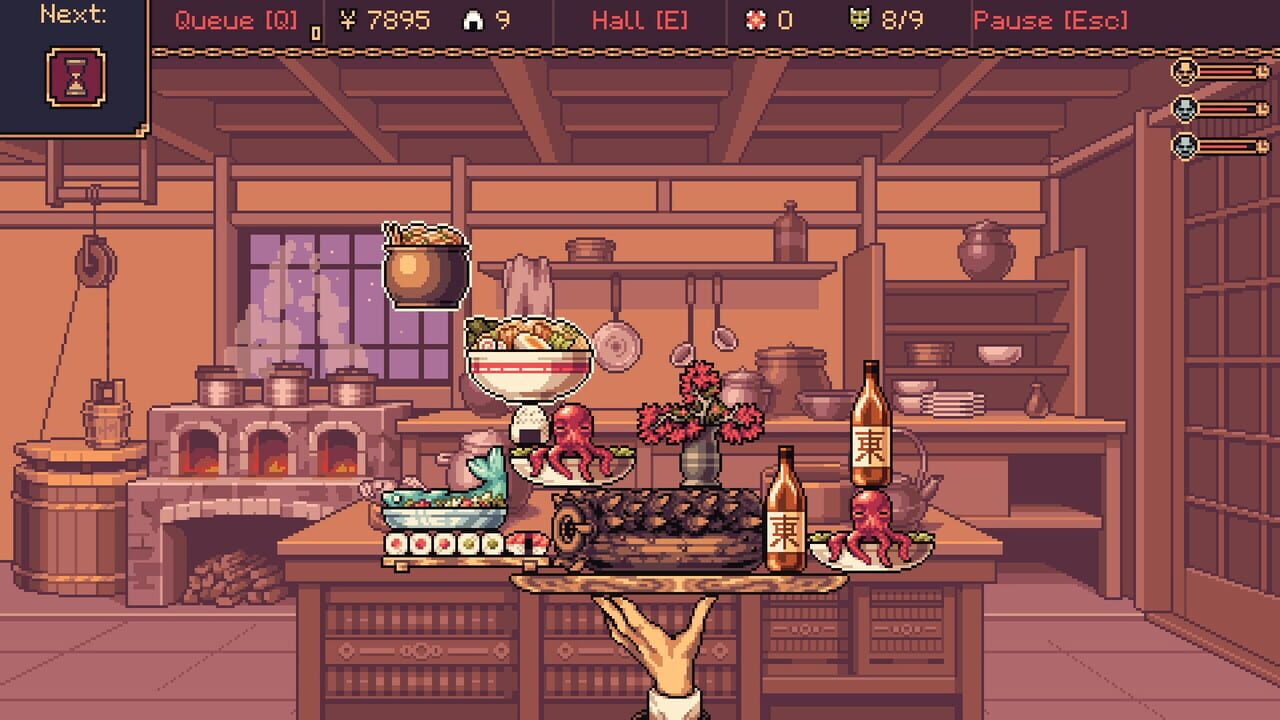The height and width of the screenshot is (720, 1280).
Task: Click the topmost yellow customer portrait icon
Action: click(x=1184, y=70)
